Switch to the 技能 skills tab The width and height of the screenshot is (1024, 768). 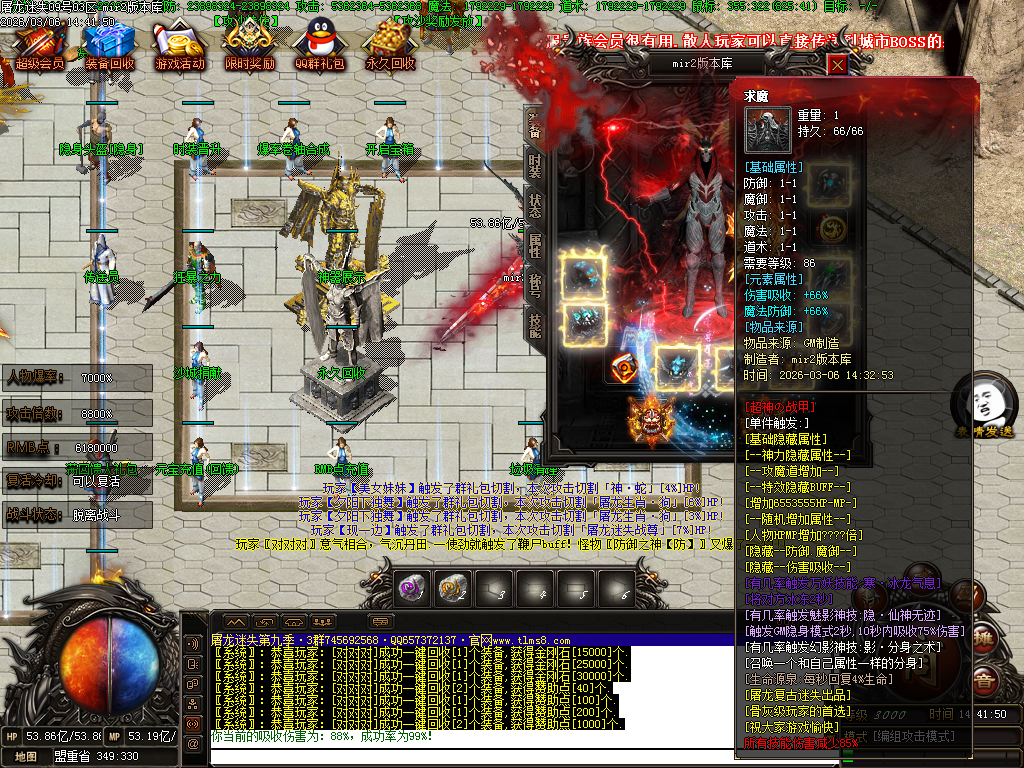[x=535, y=326]
